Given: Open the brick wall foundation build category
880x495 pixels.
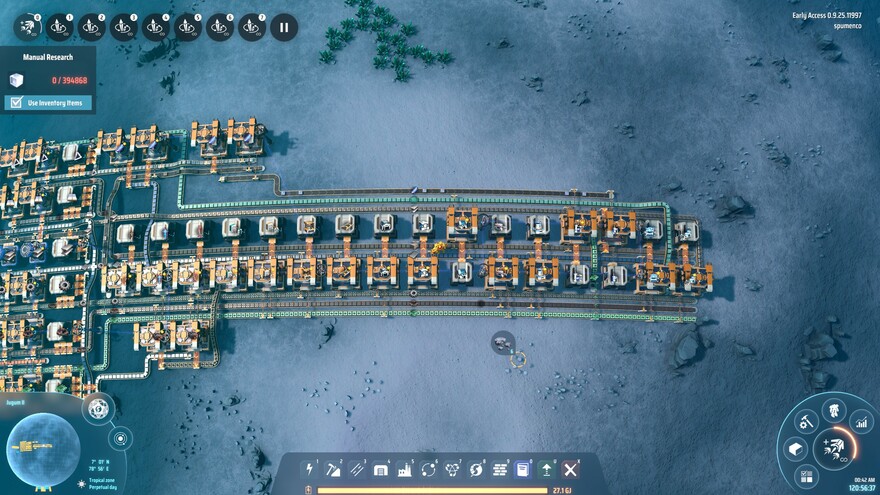Looking at the screenshot, I should [500, 469].
